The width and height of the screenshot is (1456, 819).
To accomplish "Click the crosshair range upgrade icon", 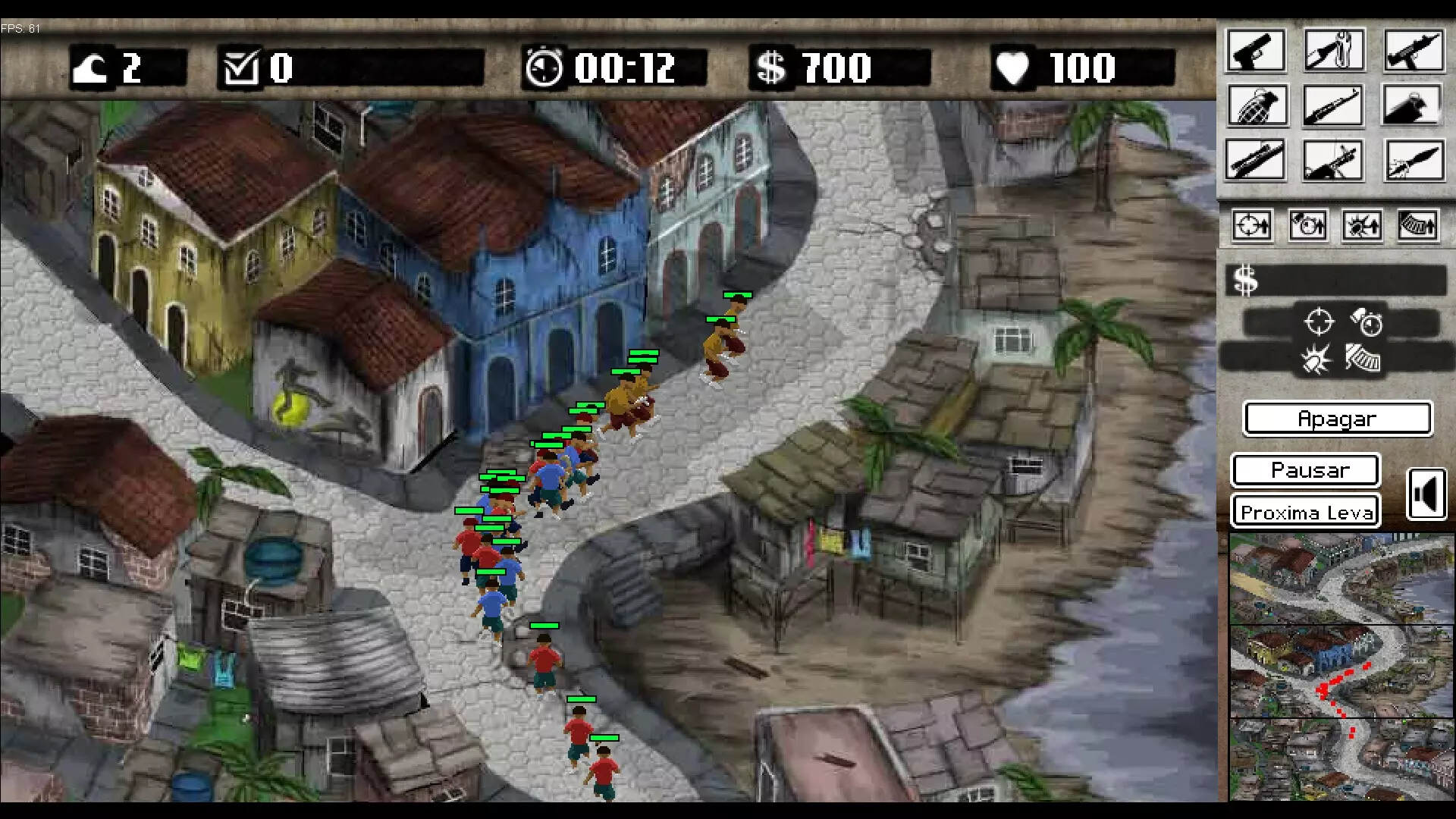I will click(x=1251, y=224).
